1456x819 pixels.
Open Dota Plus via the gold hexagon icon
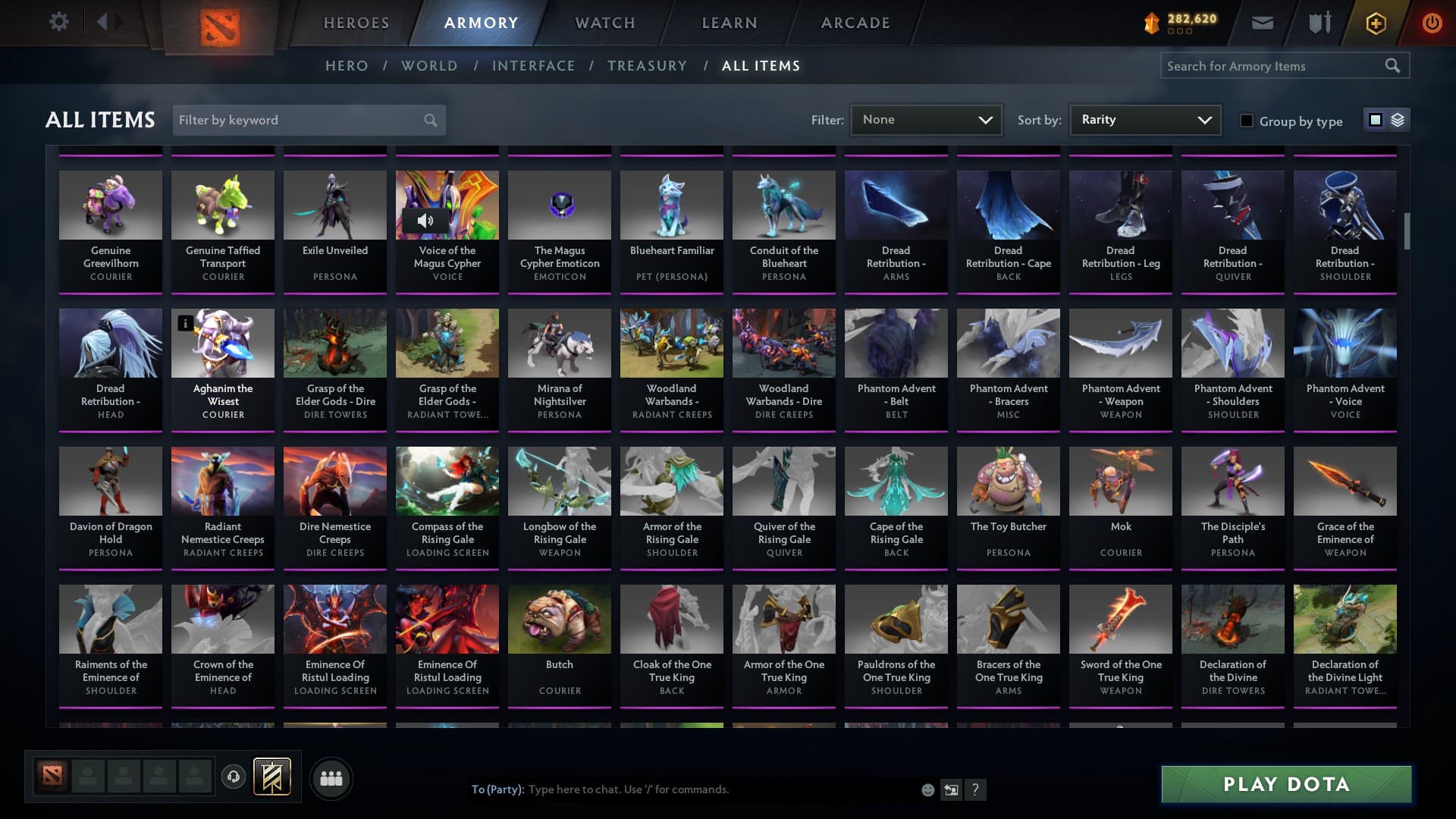(x=1375, y=23)
